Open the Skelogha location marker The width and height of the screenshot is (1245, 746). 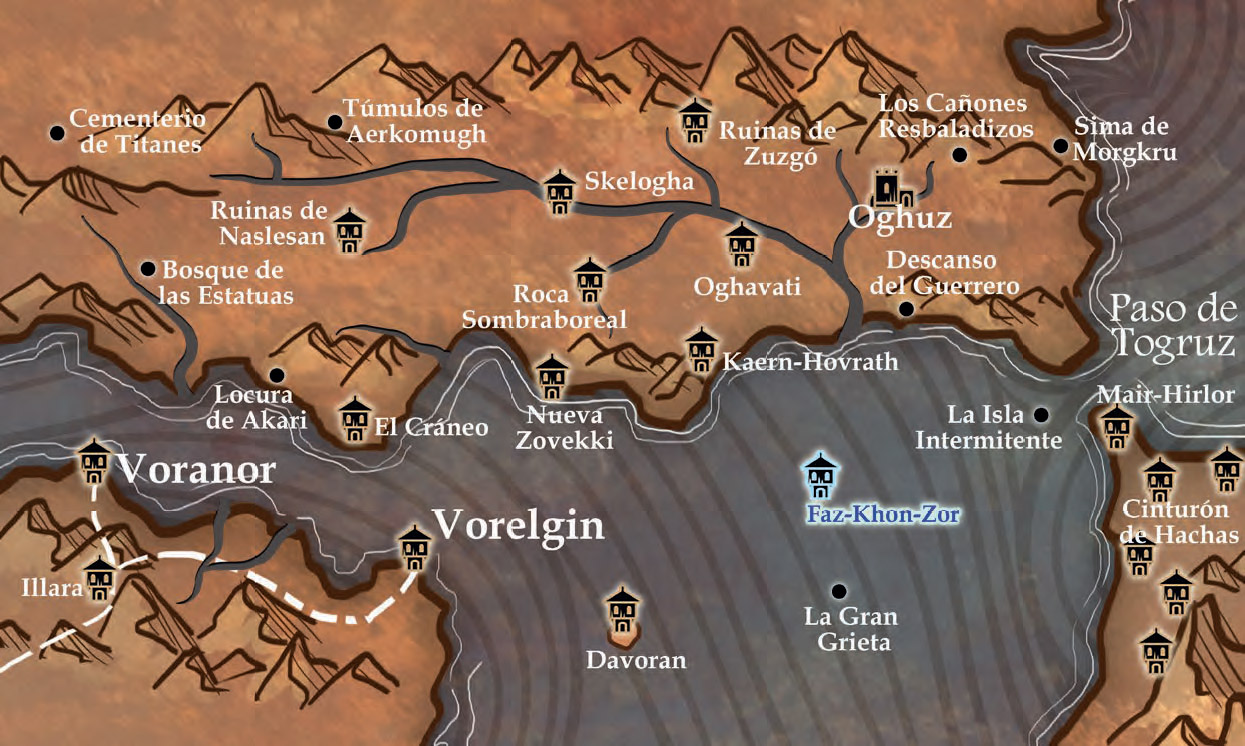coord(559,192)
